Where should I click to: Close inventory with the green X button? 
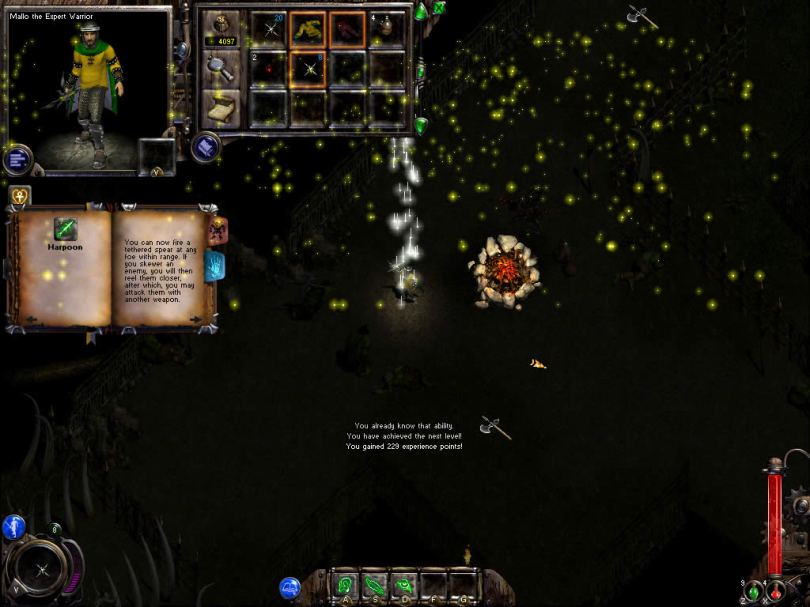coord(438,8)
